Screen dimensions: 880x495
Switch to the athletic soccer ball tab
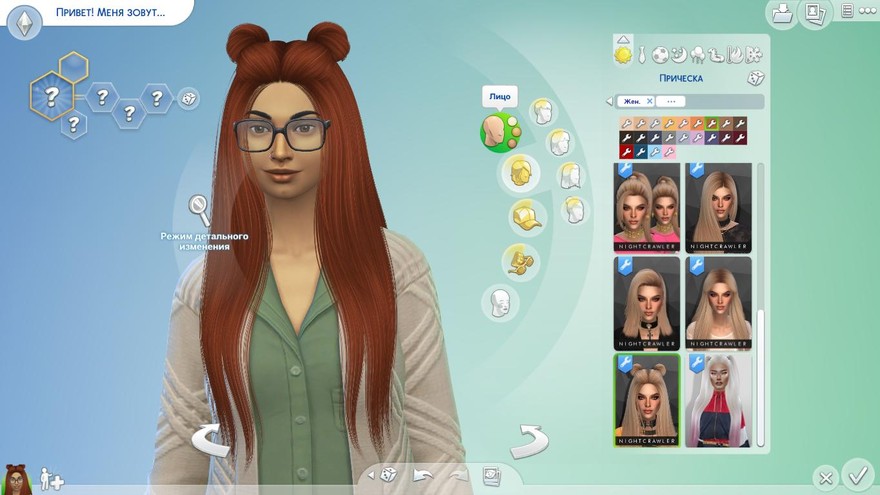[660, 54]
